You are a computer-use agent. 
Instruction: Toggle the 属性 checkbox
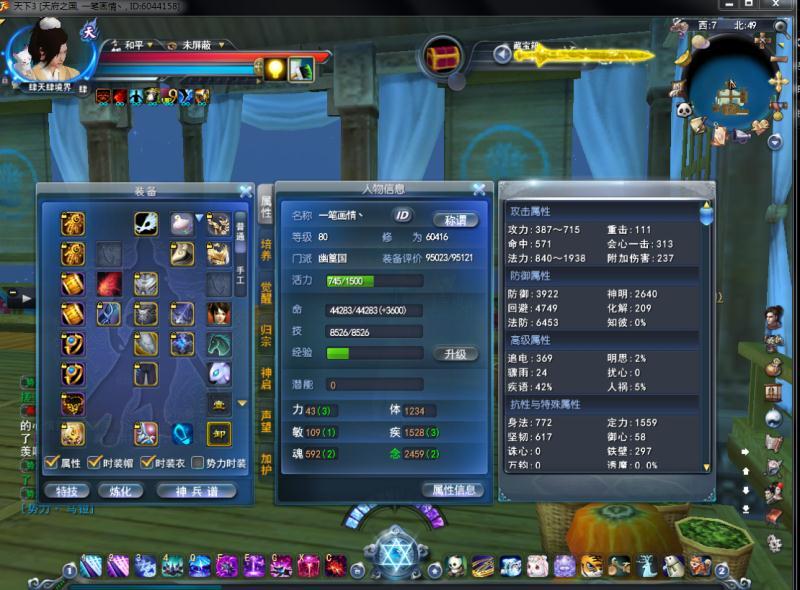(51, 463)
